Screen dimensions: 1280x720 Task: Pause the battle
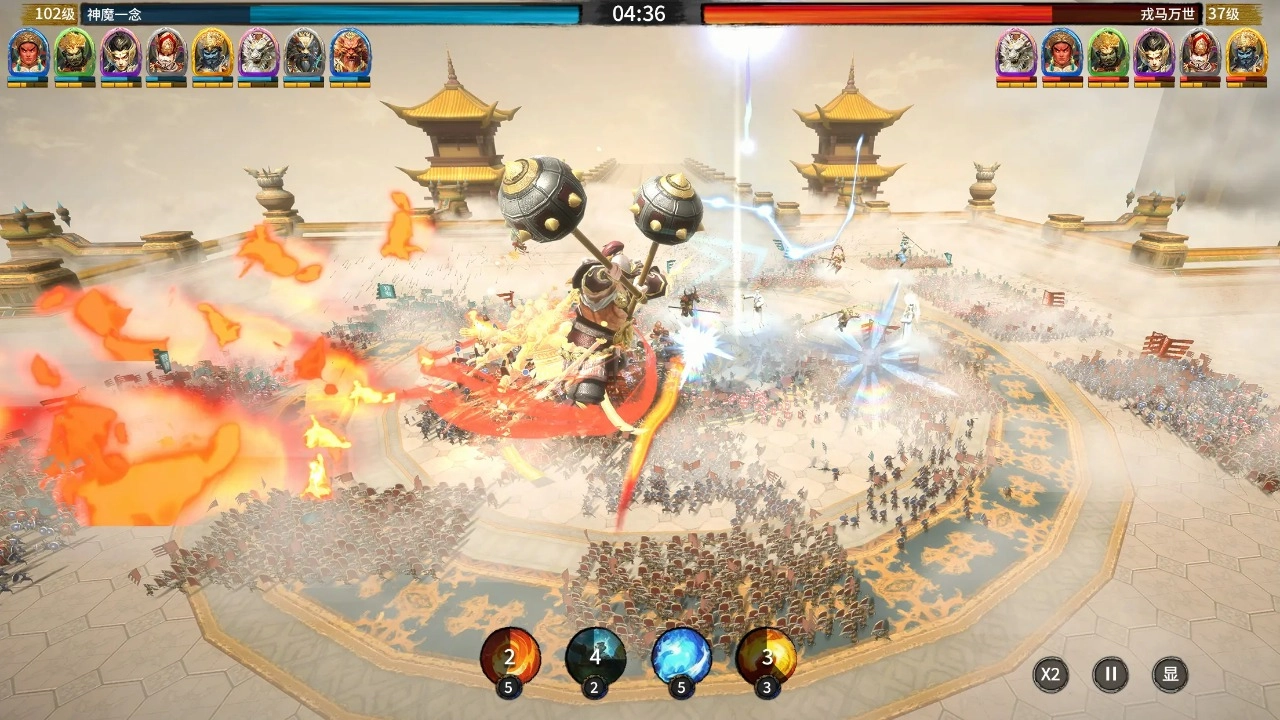click(1110, 674)
